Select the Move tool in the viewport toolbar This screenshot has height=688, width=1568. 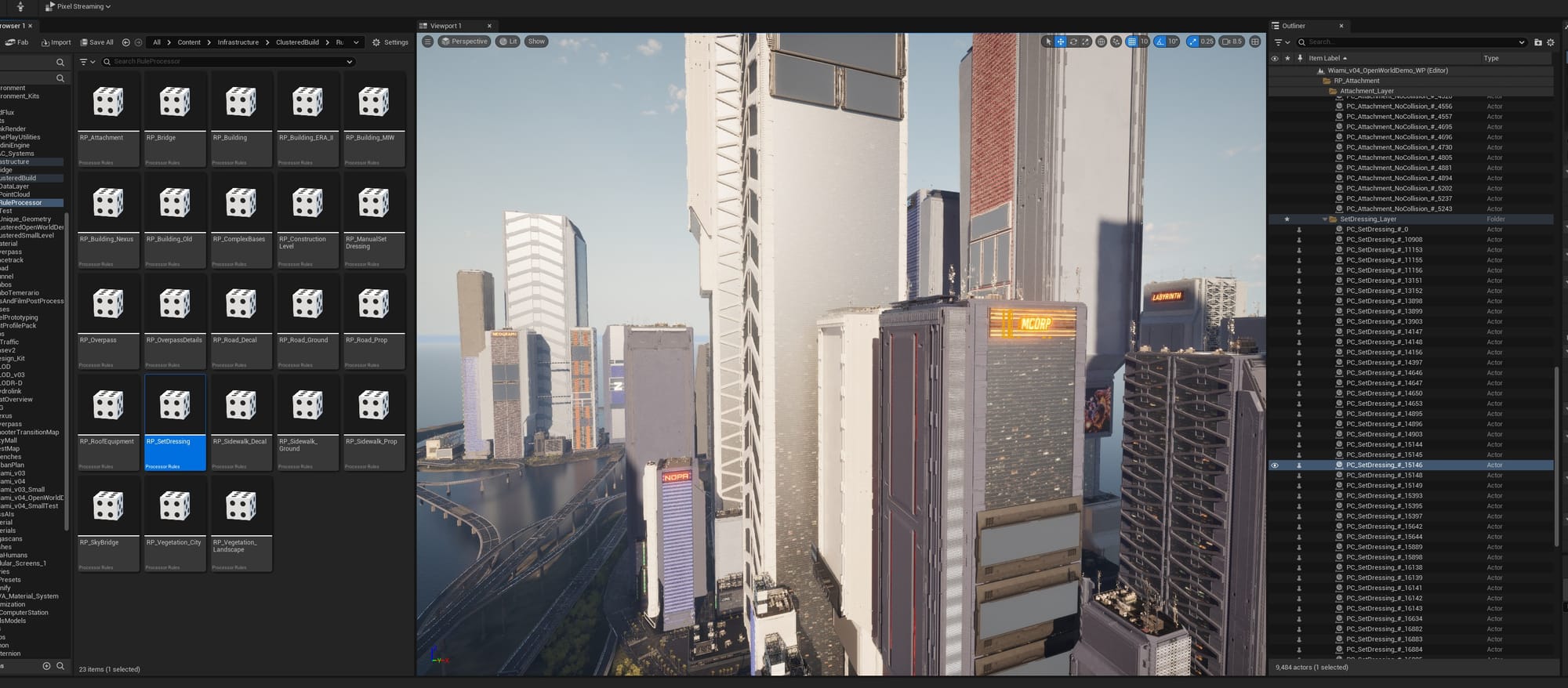point(1060,42)
